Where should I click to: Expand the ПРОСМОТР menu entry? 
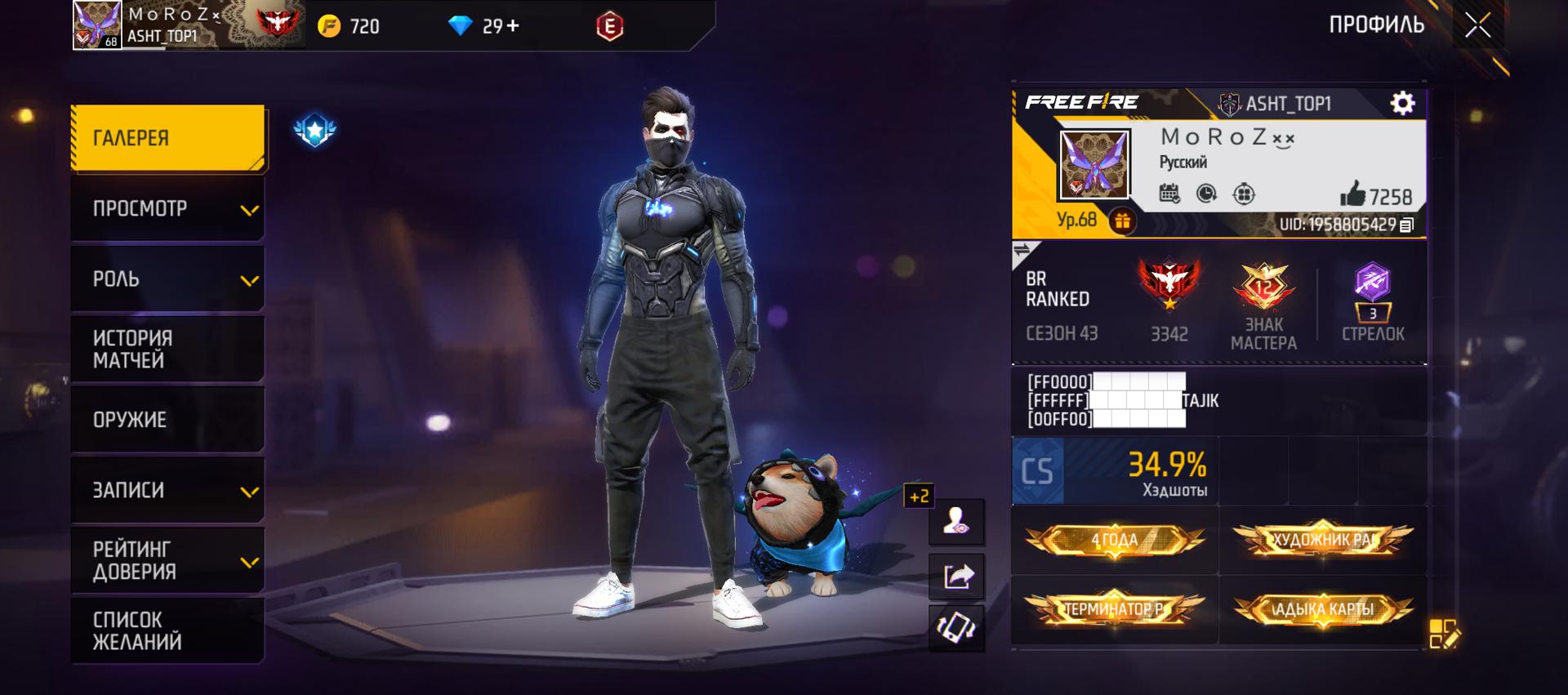click(x=168, y=209)
